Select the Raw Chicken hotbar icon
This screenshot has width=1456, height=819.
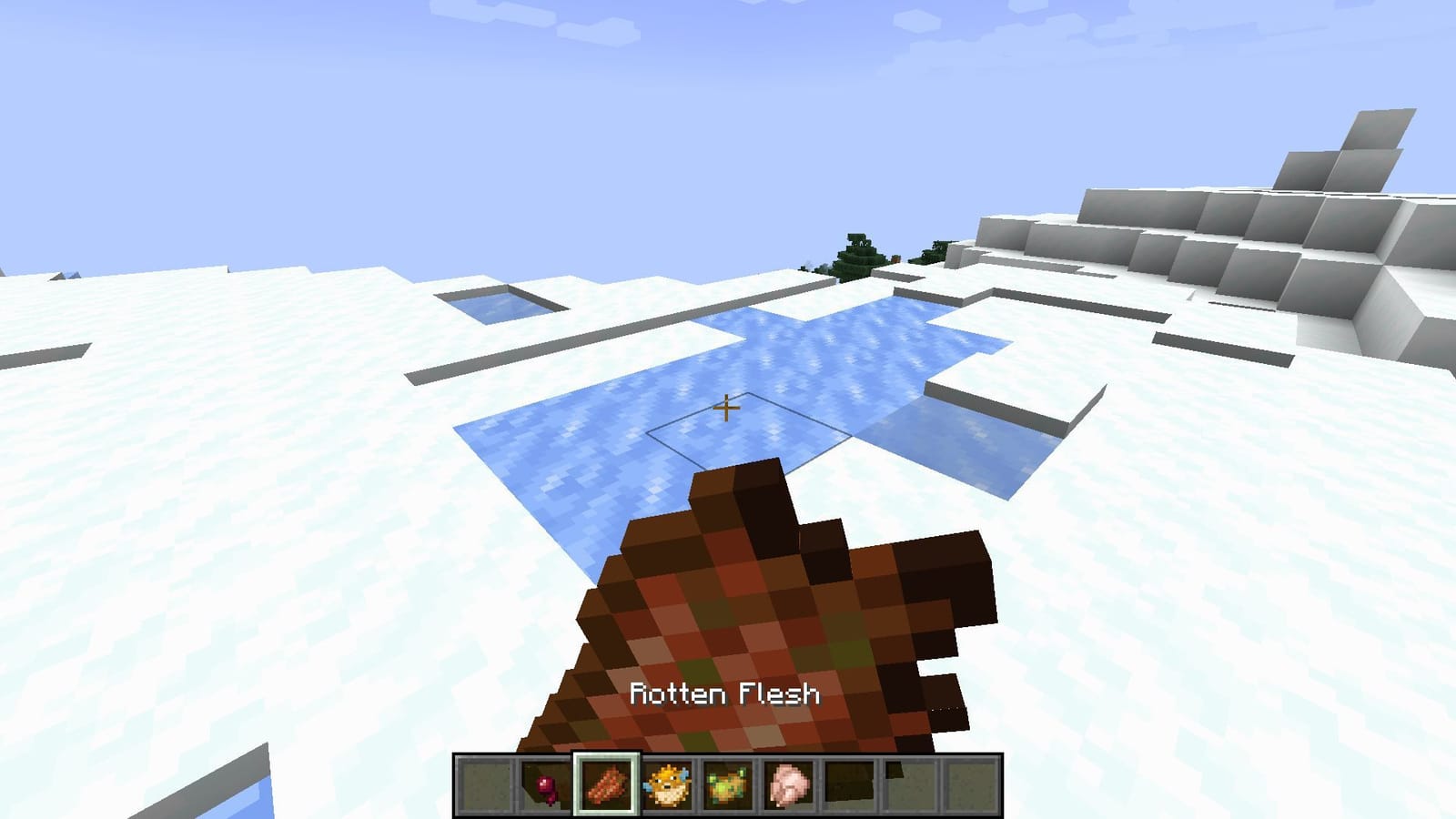(x=788, y=784)
